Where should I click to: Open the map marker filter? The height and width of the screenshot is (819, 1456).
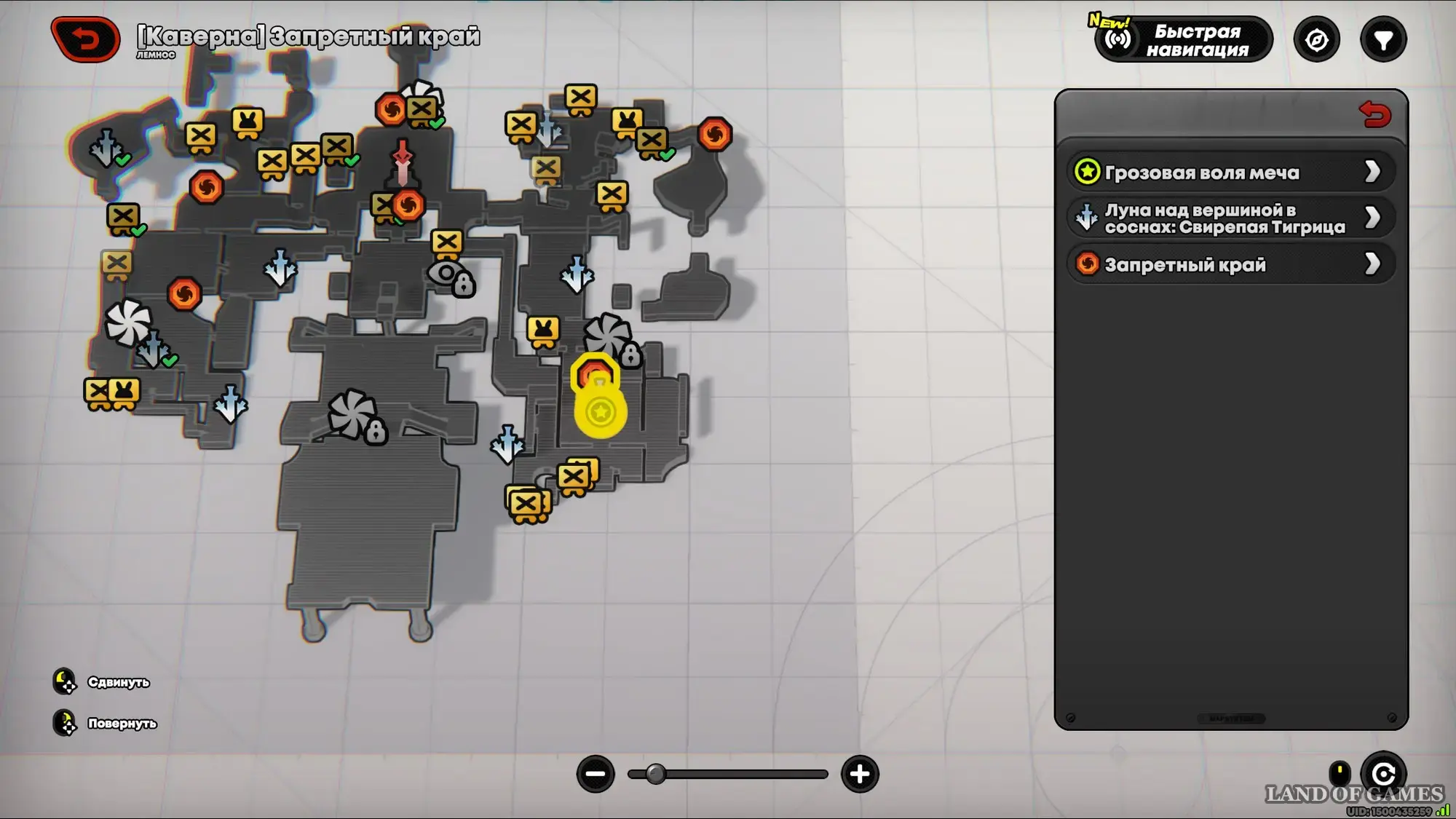pyautogui.click(x=1383, y=40)
